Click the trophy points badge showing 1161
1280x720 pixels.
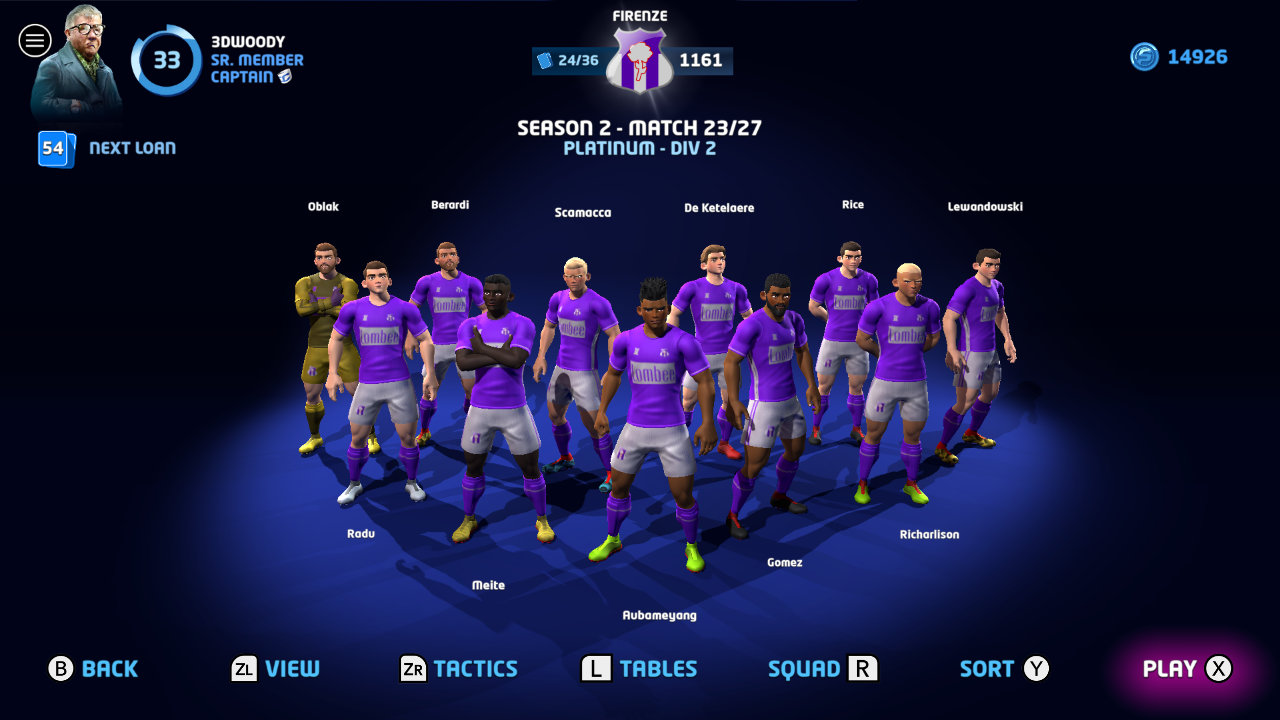(x=701, y=59)
